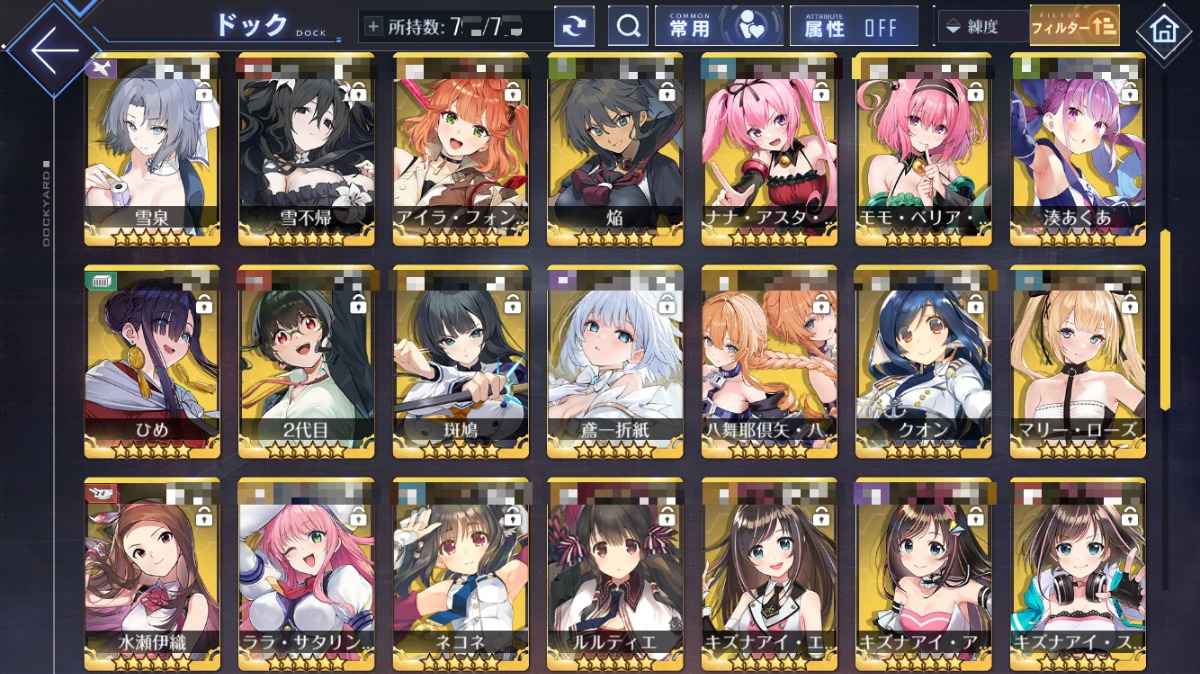
Task: Choose the 湊あくあ character card
Action: coord(1077,150)
